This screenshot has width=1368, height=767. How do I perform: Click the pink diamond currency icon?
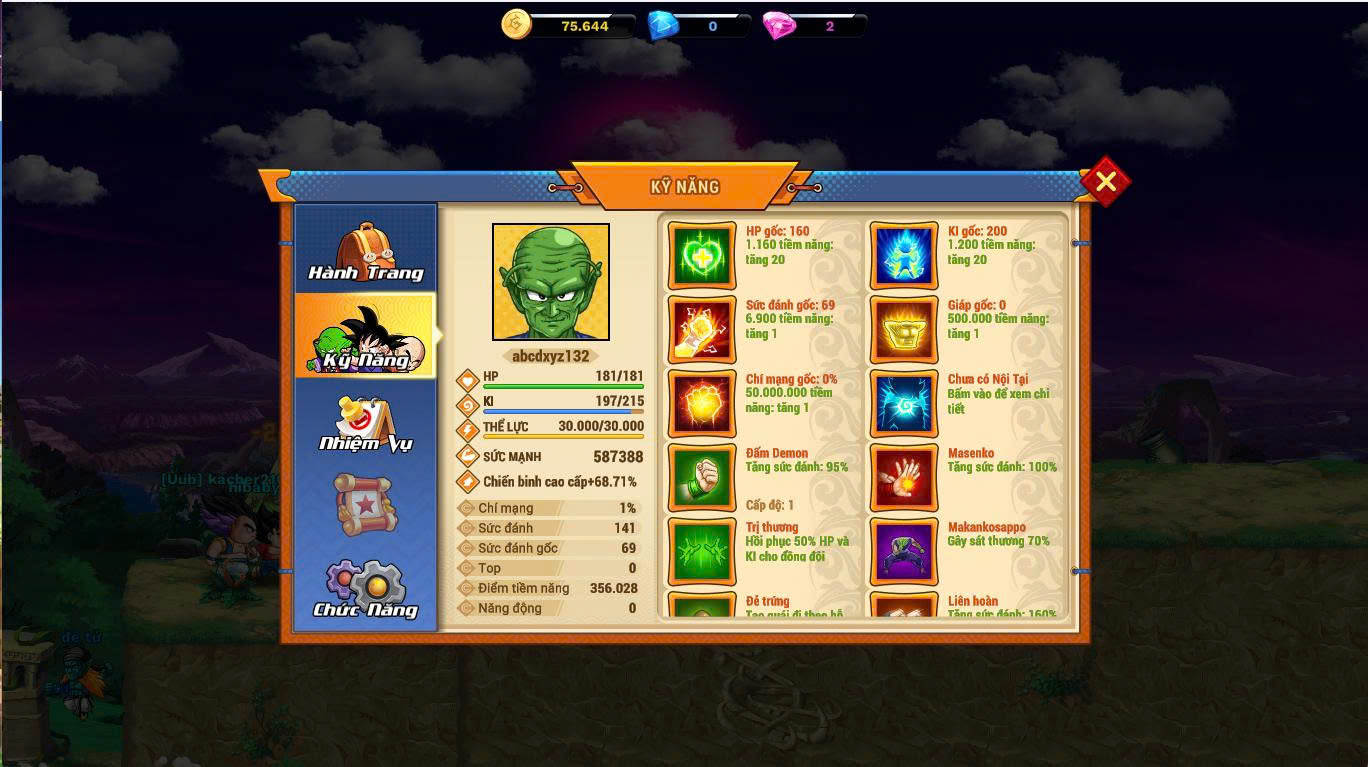click(779, 25)
